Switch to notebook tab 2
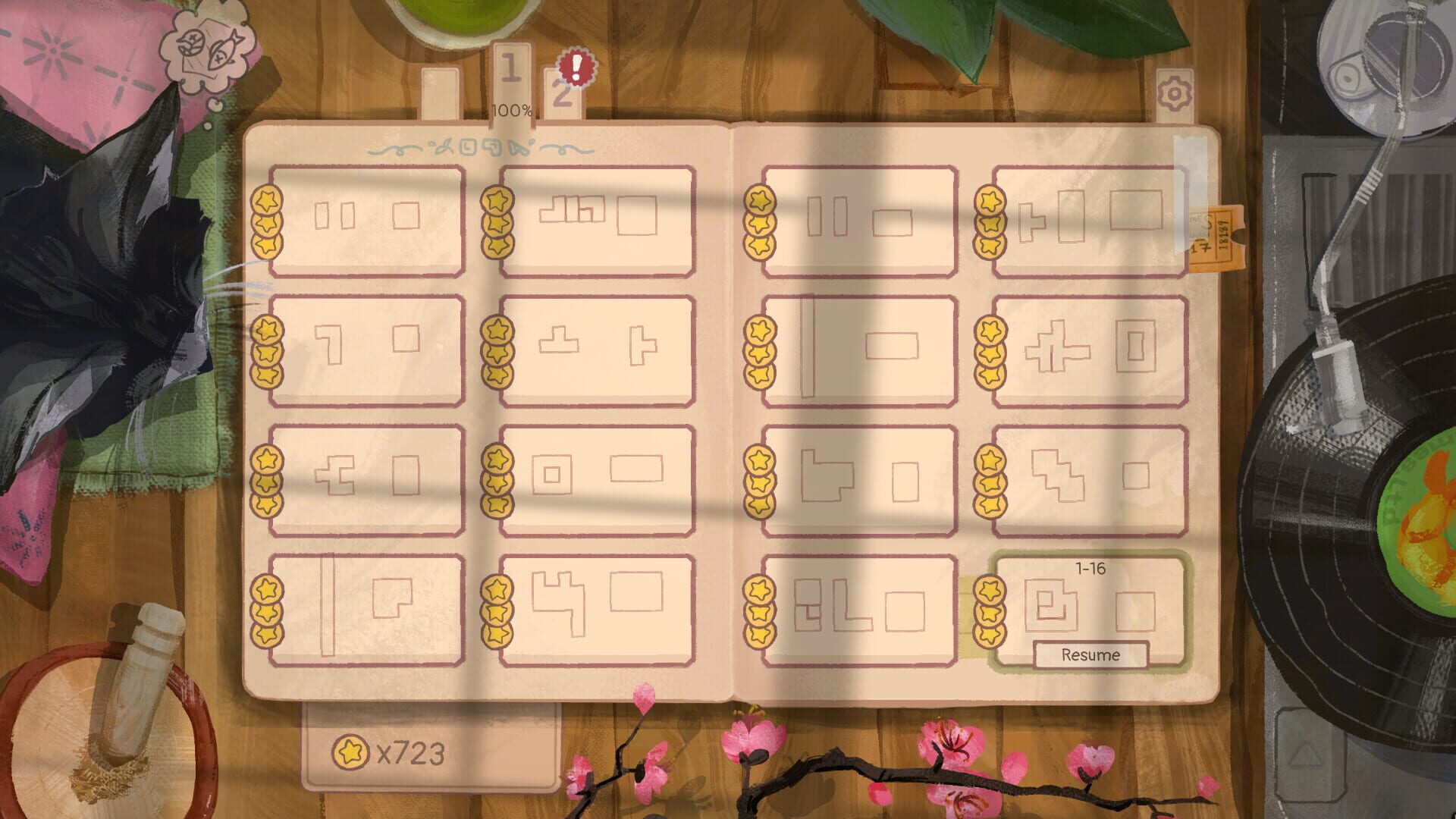The width and height of the screenshot is (1456, 819). point(562,95)
